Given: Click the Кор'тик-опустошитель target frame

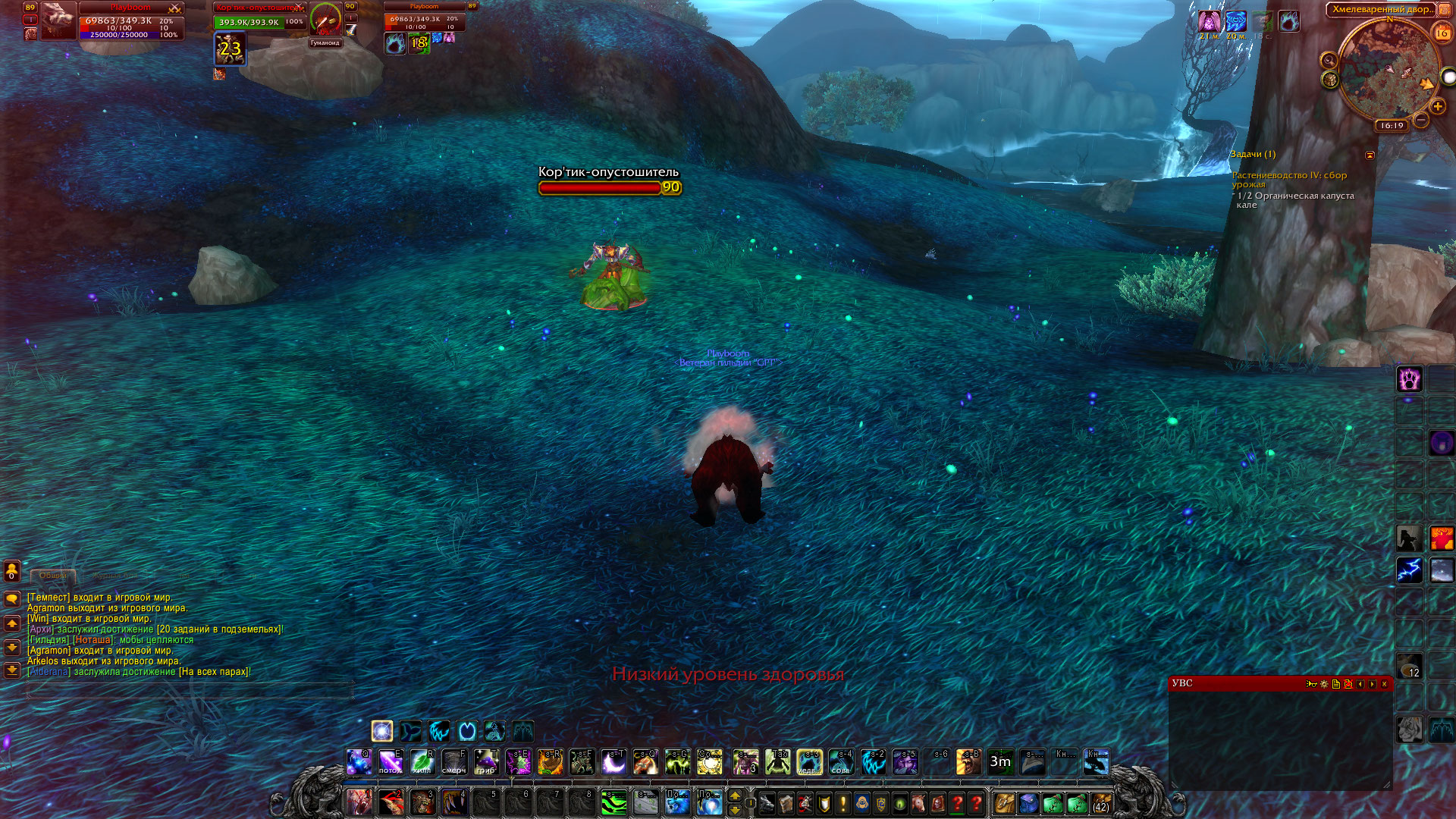Looking at the screenshot, I should pos(259,17).
